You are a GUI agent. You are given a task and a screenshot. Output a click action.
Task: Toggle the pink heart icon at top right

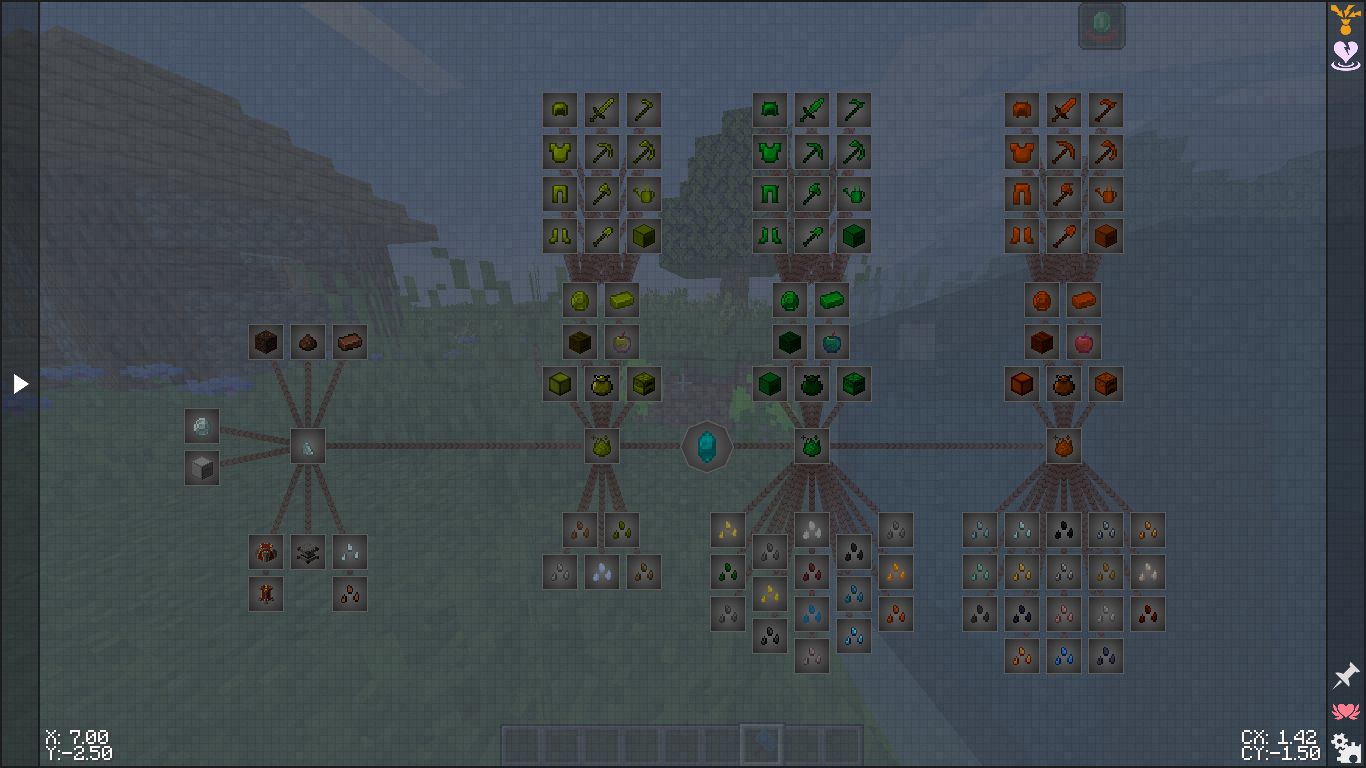[x=1344, y=52]
